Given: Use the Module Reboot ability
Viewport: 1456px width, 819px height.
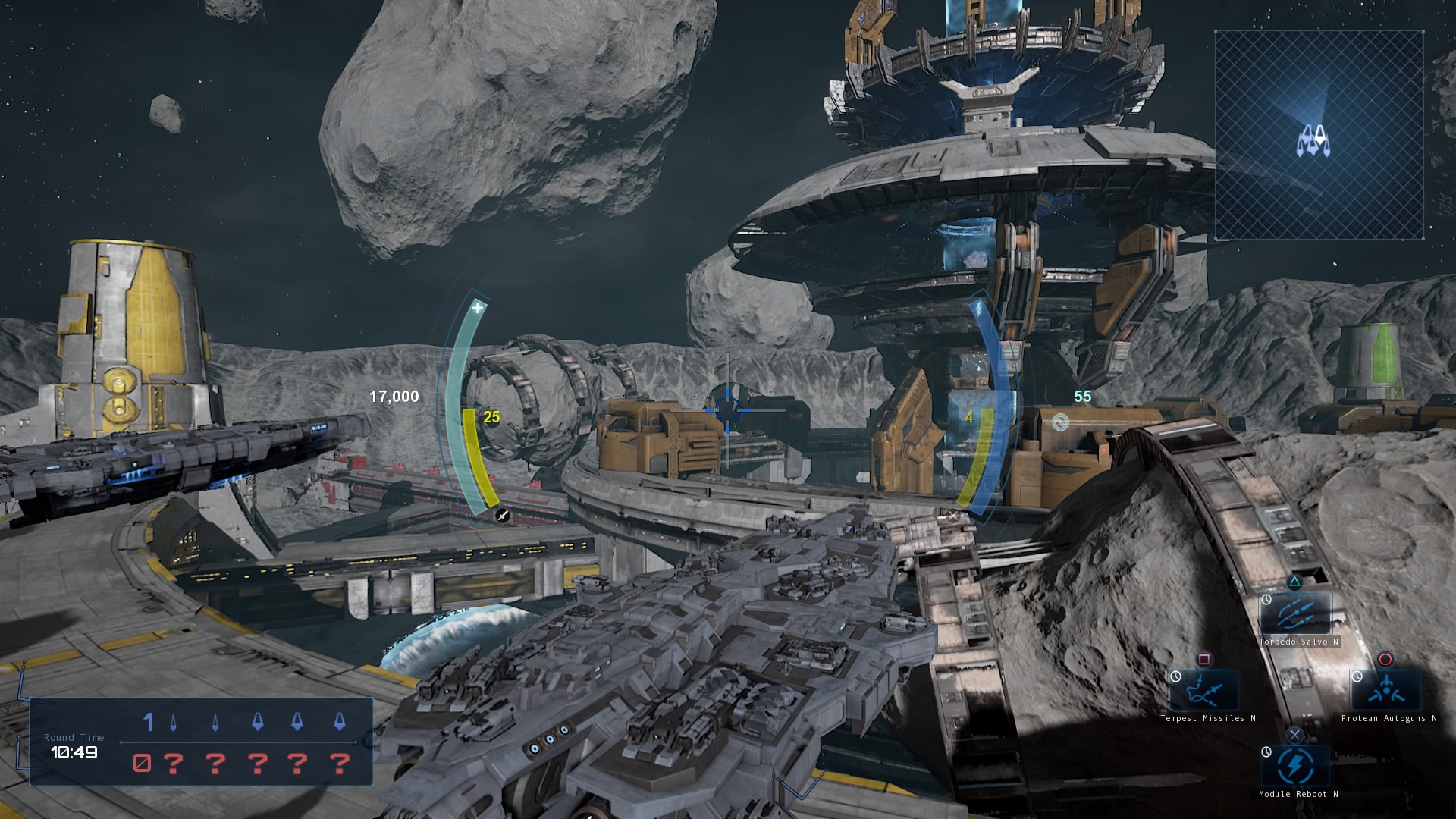Looking at the screenshot, I should (x=1295, y=766).
